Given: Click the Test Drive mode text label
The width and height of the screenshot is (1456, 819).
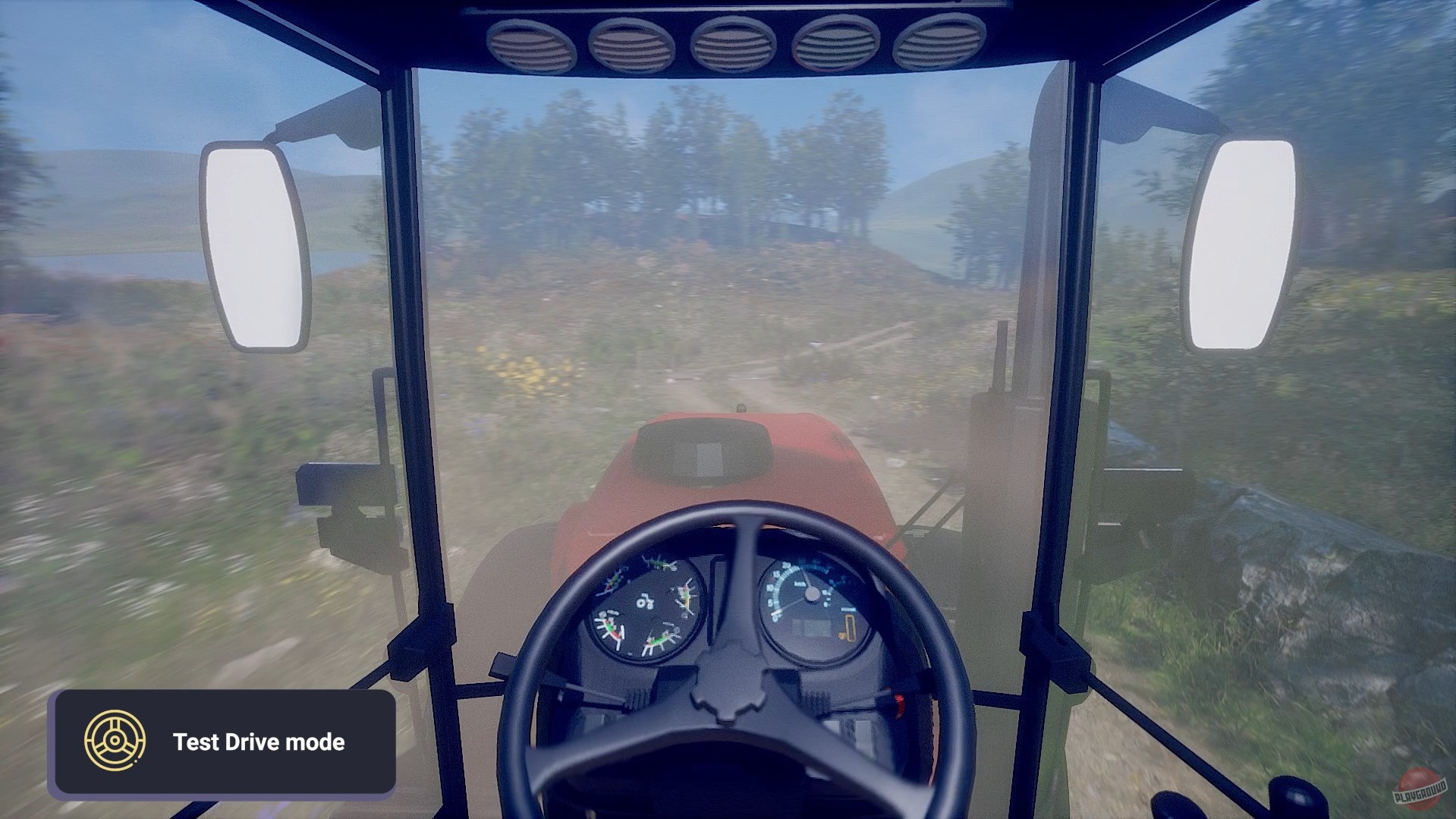Looking at the screenshot, I should pyautogui.click(x=259, y=742).
